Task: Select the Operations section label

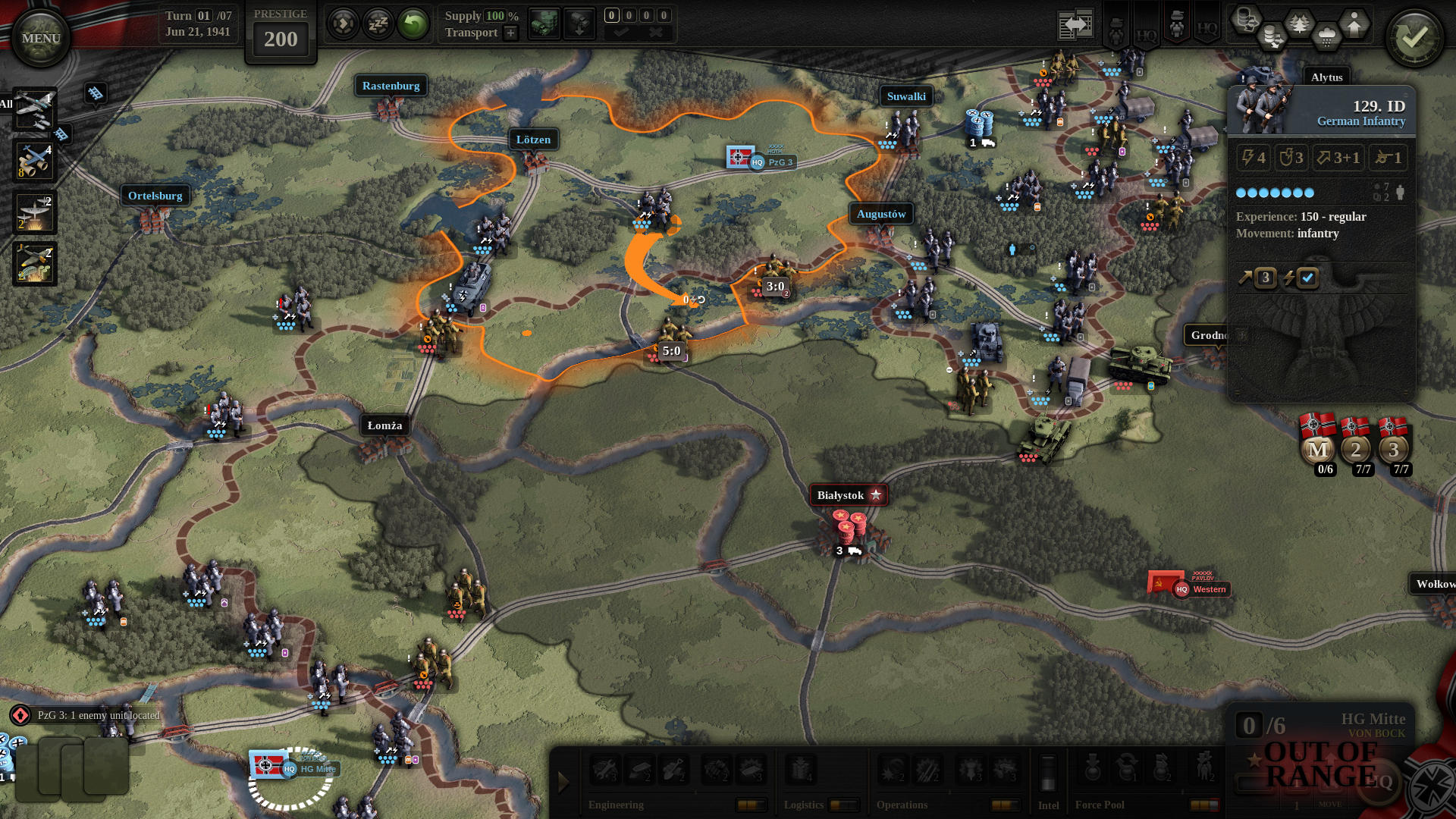Action: (x=903, y=805)
